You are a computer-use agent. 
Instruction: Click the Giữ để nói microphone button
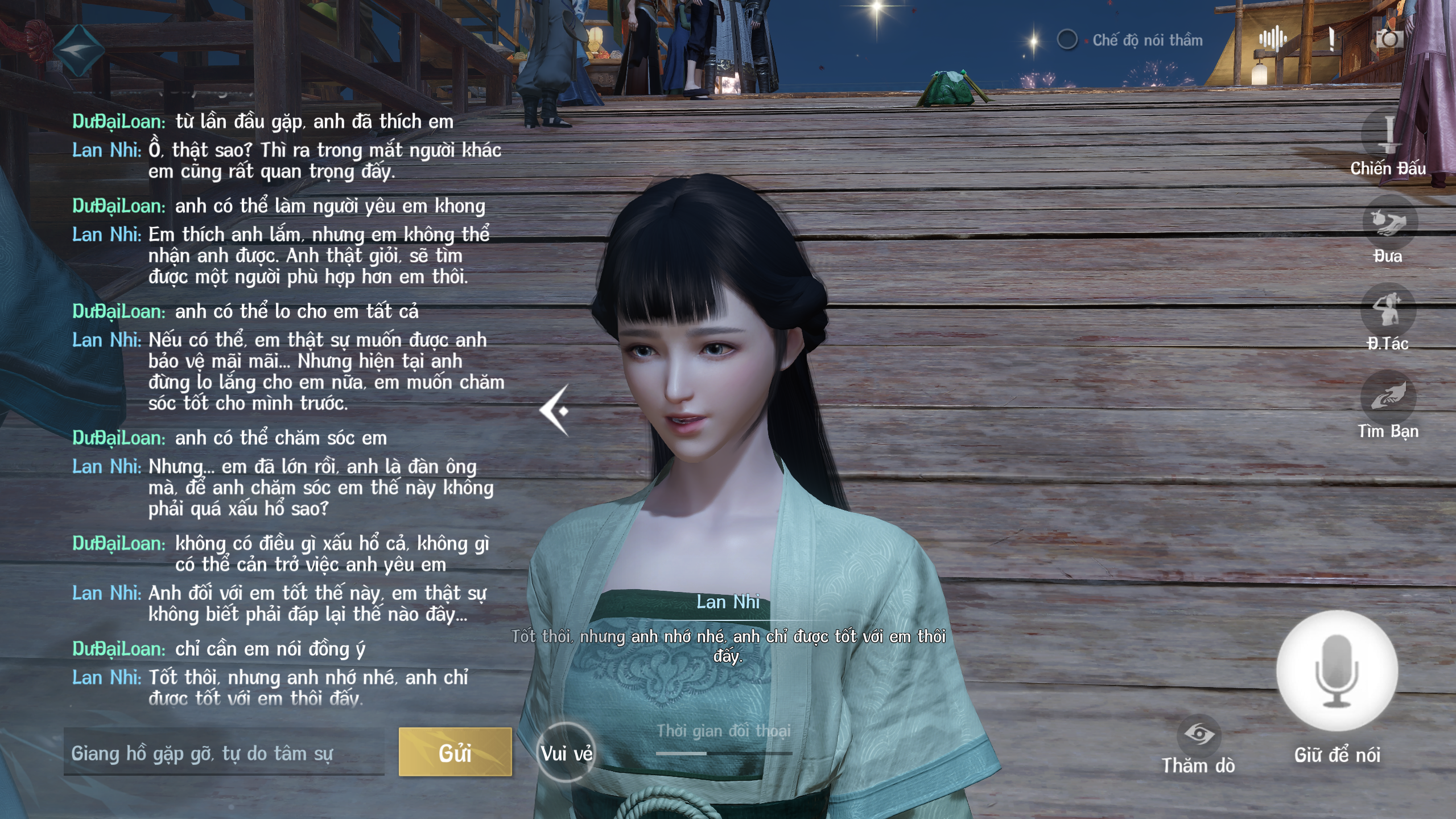1337,671
